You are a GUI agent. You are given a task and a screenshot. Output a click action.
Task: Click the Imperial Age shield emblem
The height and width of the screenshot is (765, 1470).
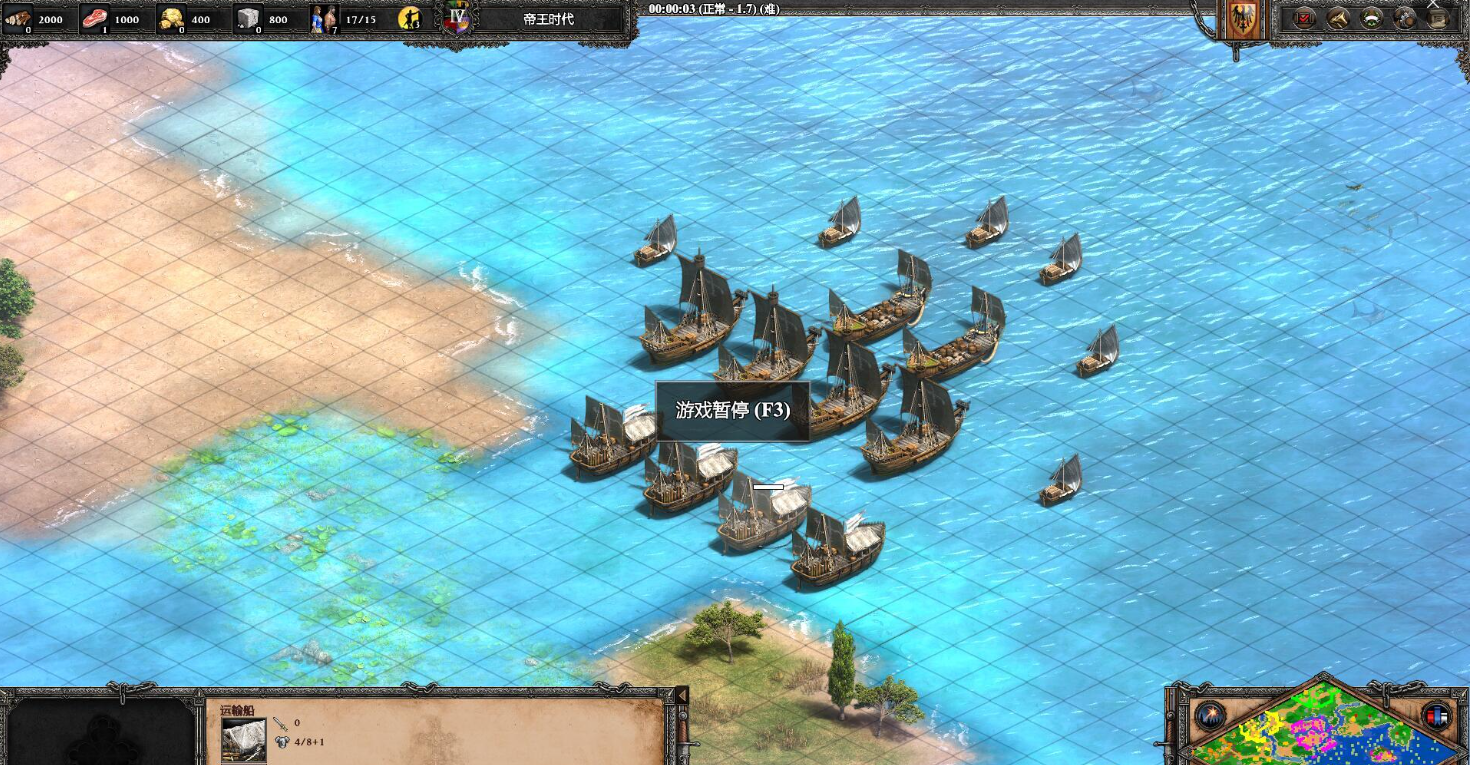tap(458, 18)
